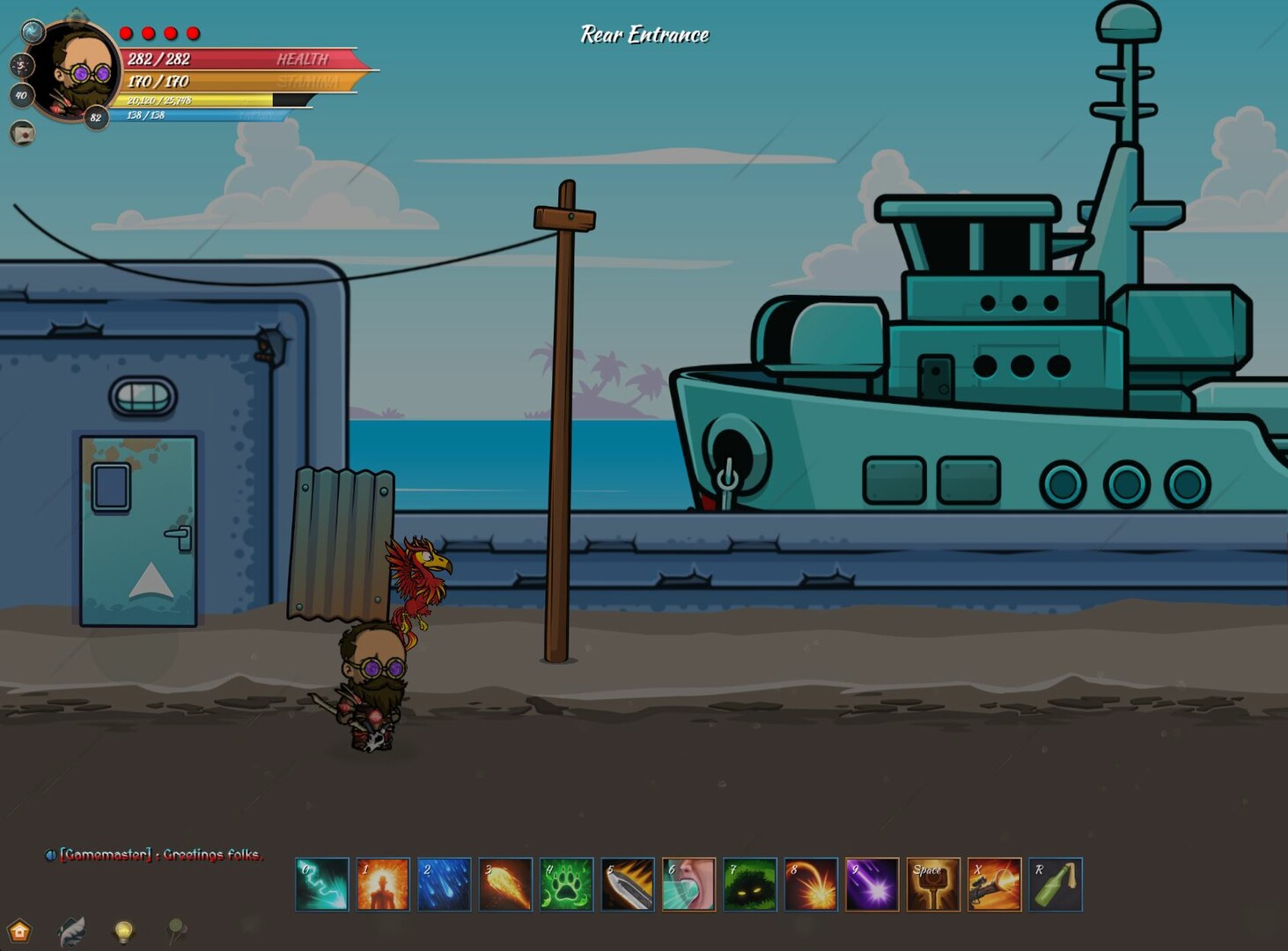Drink the bottle item bound to R
Screen dimensions: 1288x951
(1055, 885)
